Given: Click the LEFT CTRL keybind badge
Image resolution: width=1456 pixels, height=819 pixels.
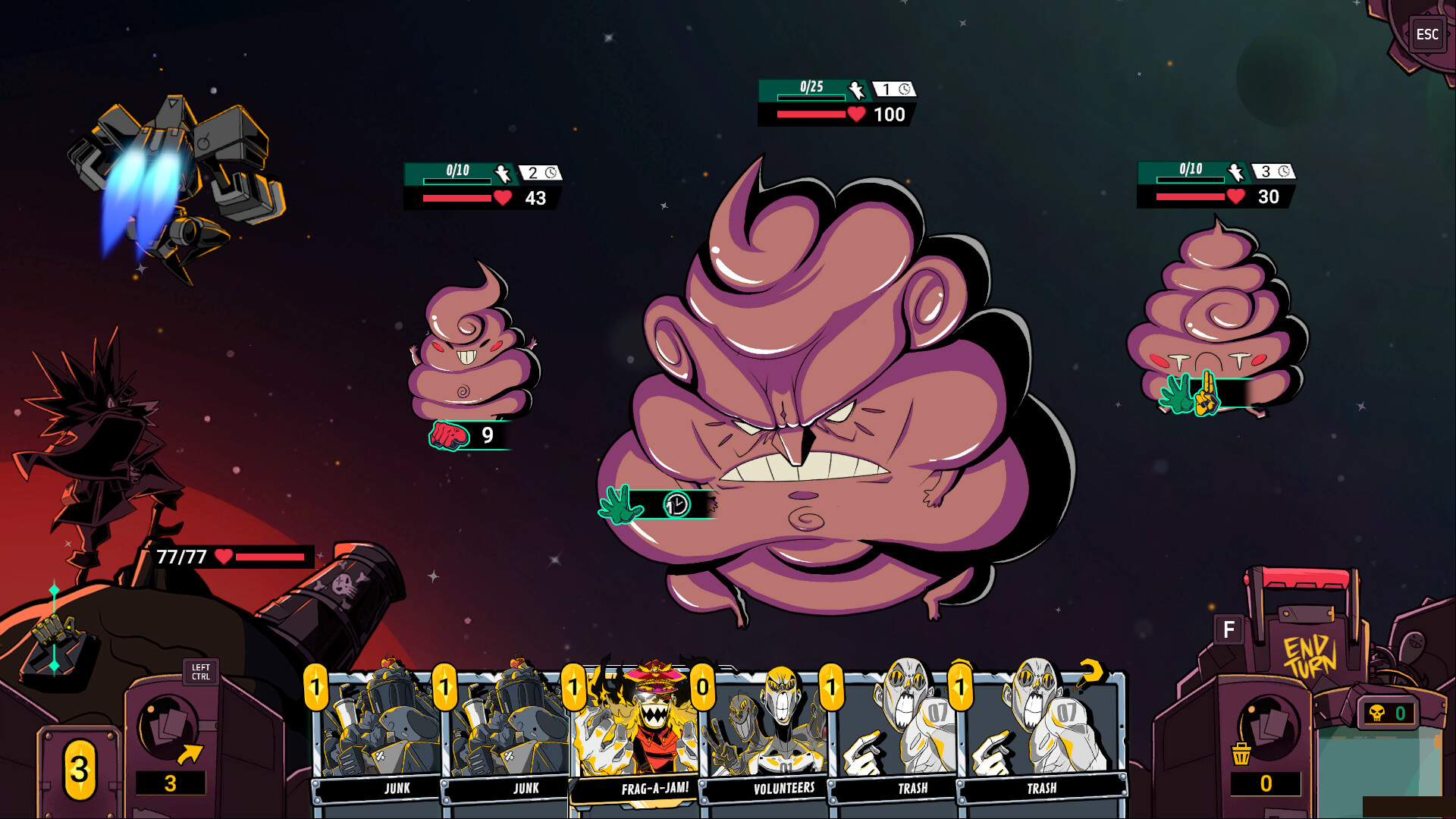Looking at the screenshot, I should click(201, 672).
